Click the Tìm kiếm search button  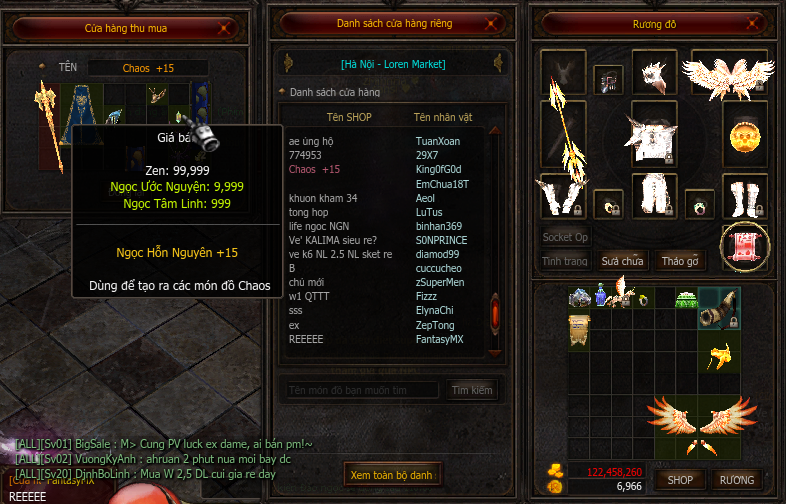(472, 389)
